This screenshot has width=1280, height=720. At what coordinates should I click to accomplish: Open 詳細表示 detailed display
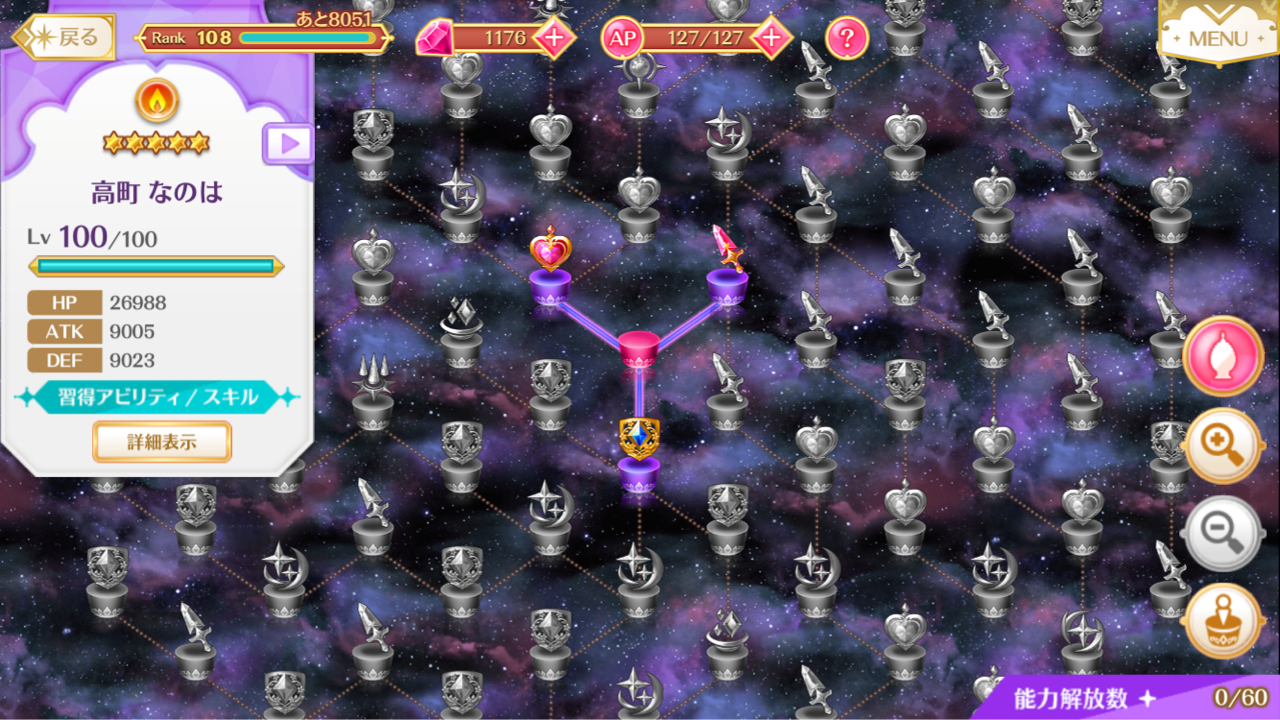coord(162,442)
